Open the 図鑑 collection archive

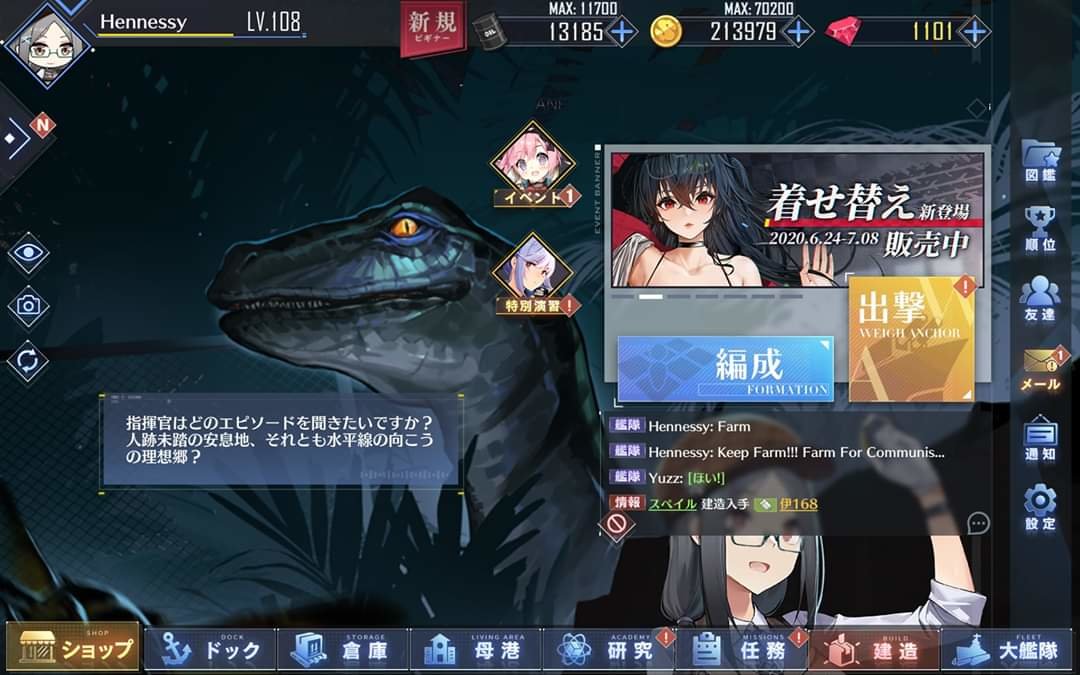(1039, 160)
